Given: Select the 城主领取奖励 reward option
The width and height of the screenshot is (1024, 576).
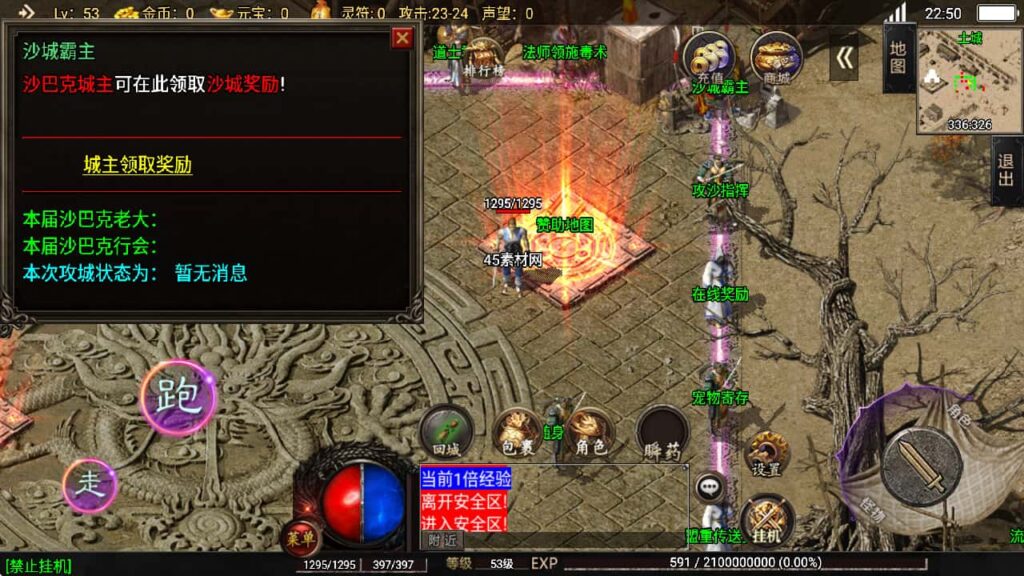Looking at the screenshot, I should click(137, 166).
